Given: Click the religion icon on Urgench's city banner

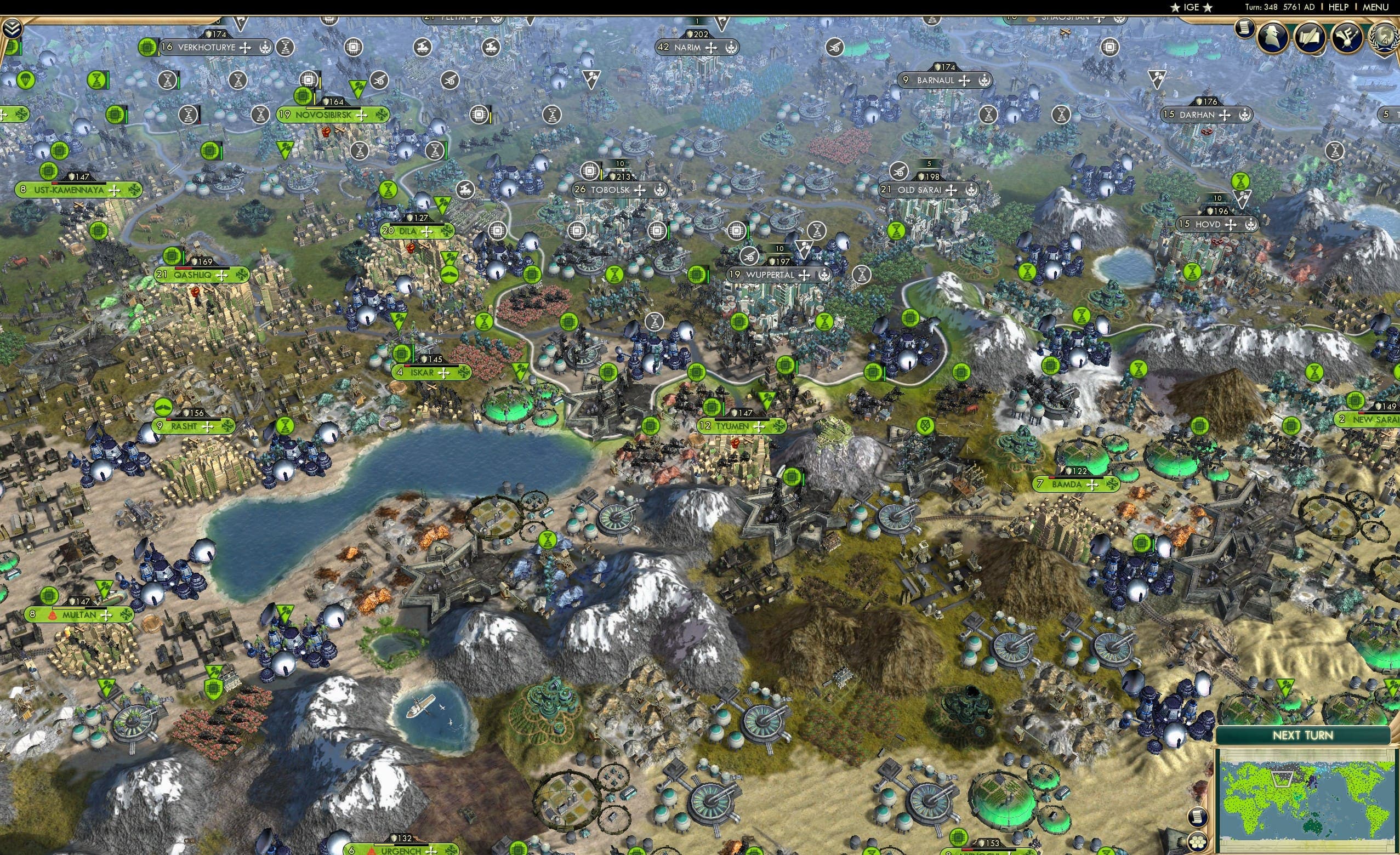Looking at the screenshot, I should point(373,852).
